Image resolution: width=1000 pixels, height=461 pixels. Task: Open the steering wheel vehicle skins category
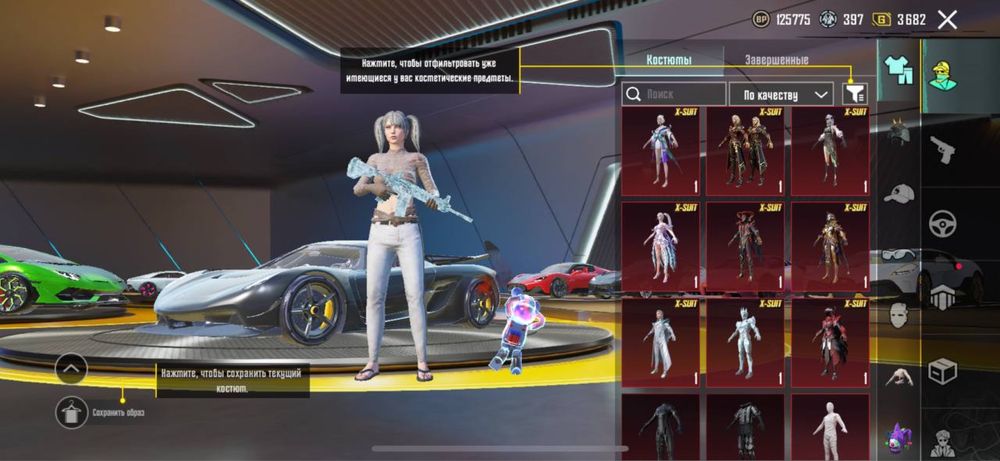coord(943,223)
